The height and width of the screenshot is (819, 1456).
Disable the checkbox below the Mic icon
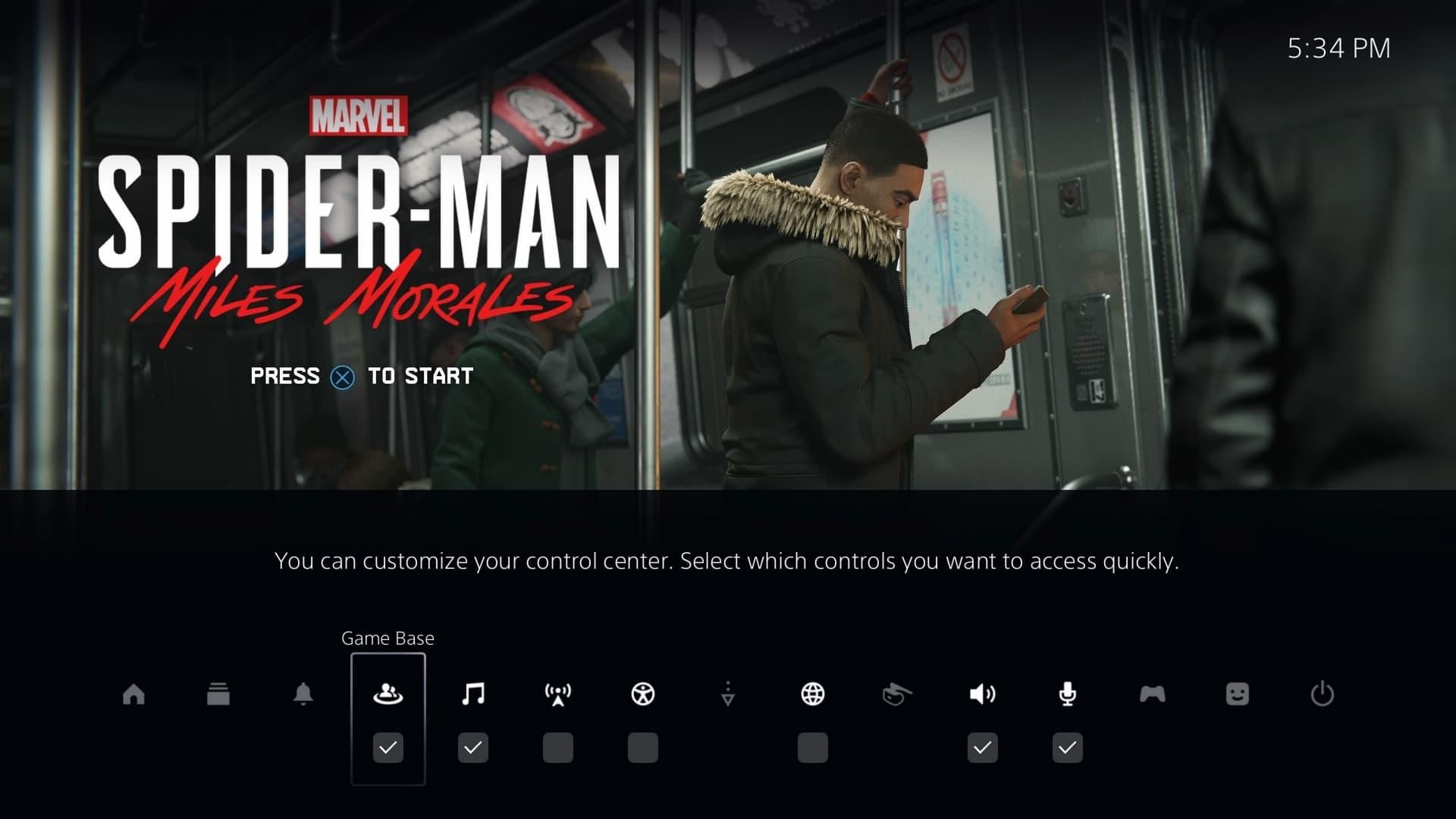click(x=1068, y=748)
